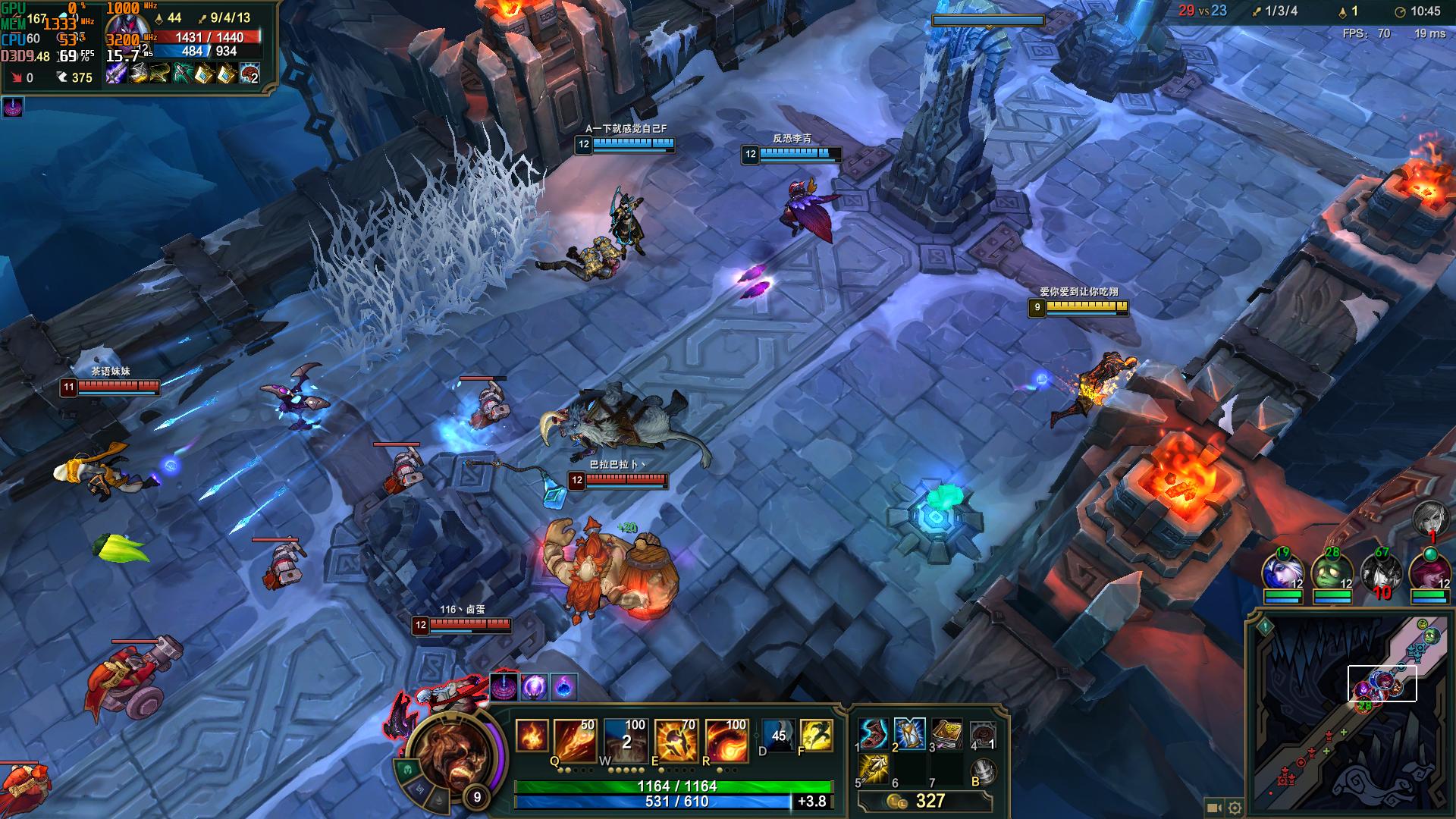Use the E flaming helmet ability
This screenshot has height=819, width=1456.
(x=676, y=739)
